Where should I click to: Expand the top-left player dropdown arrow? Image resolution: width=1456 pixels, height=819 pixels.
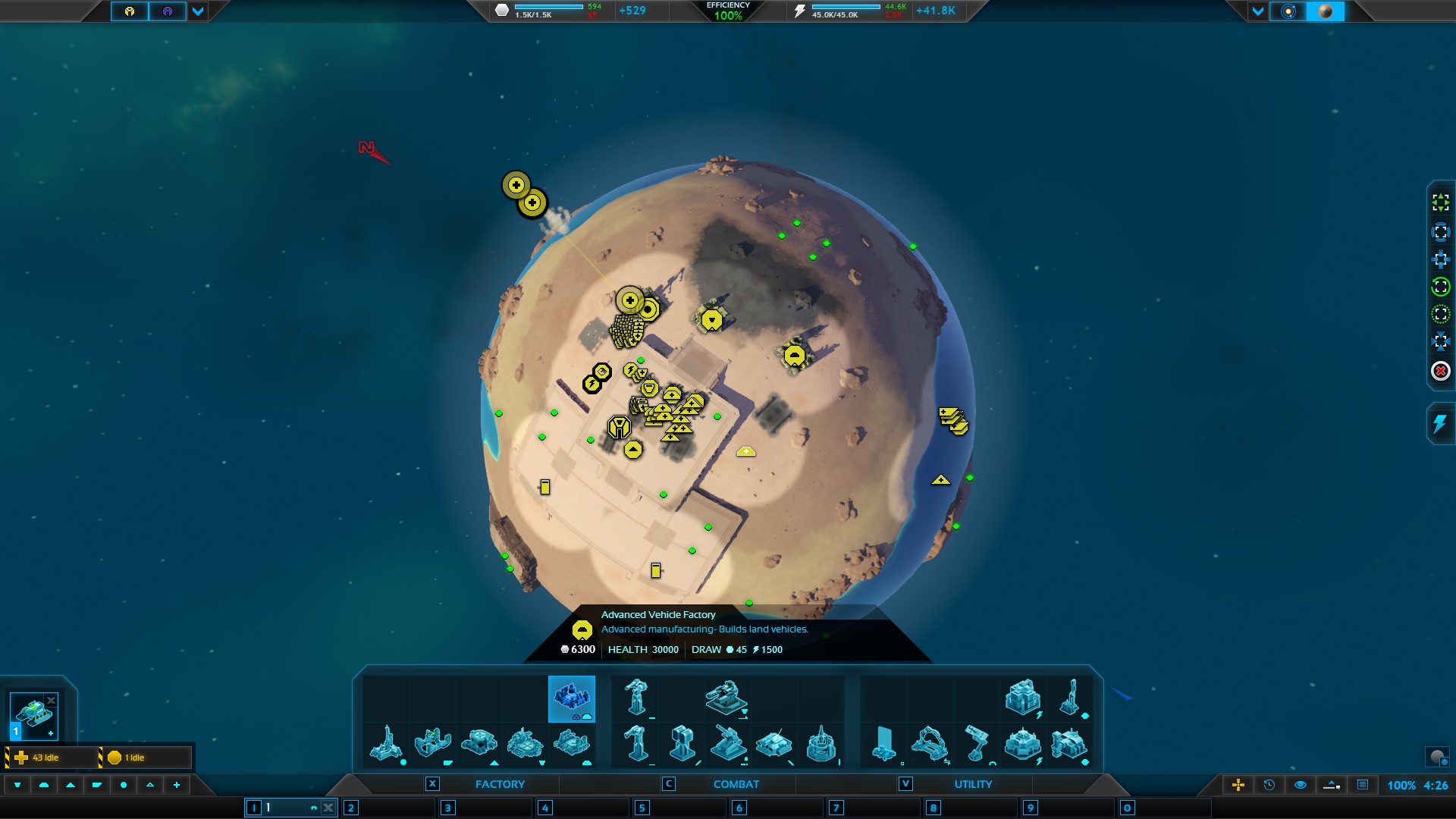pyautogui.click(x=198, y=11)
